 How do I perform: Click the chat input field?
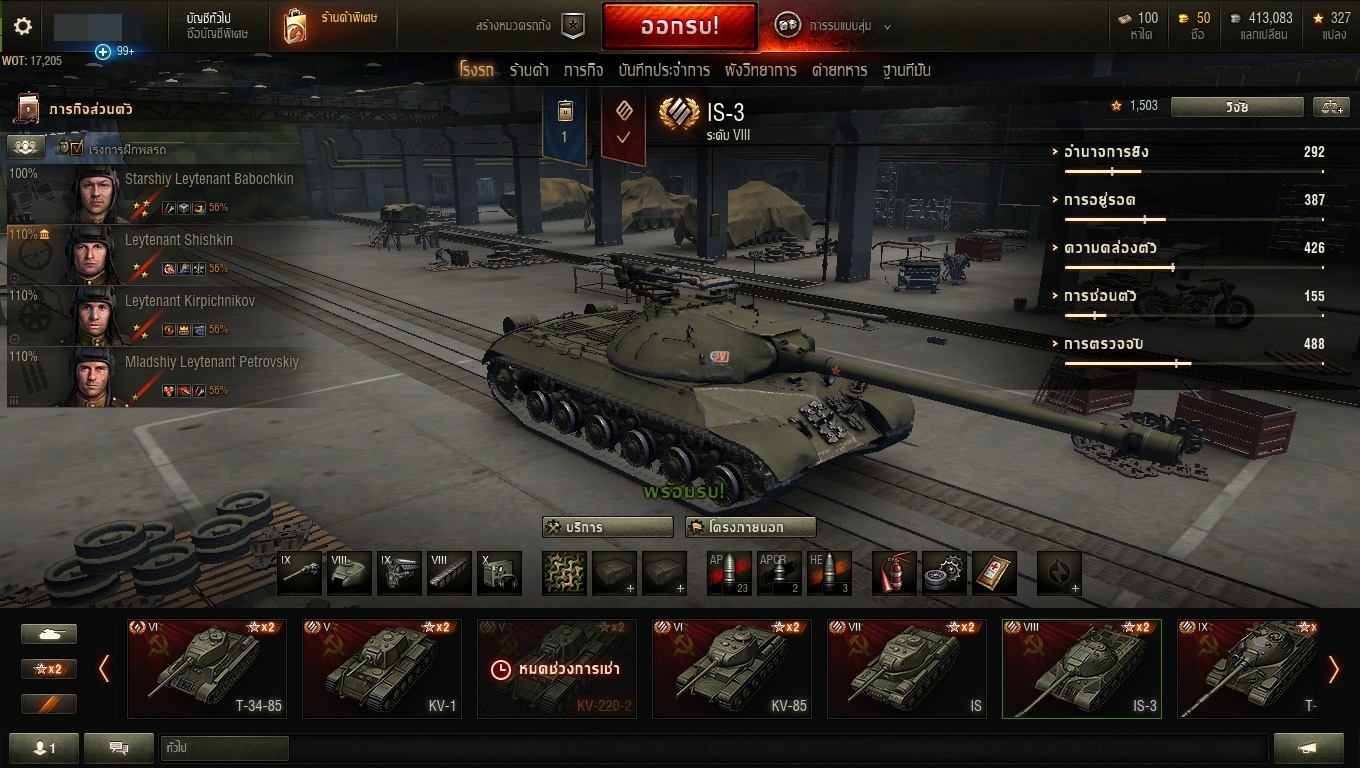click(x=224, y=747)
